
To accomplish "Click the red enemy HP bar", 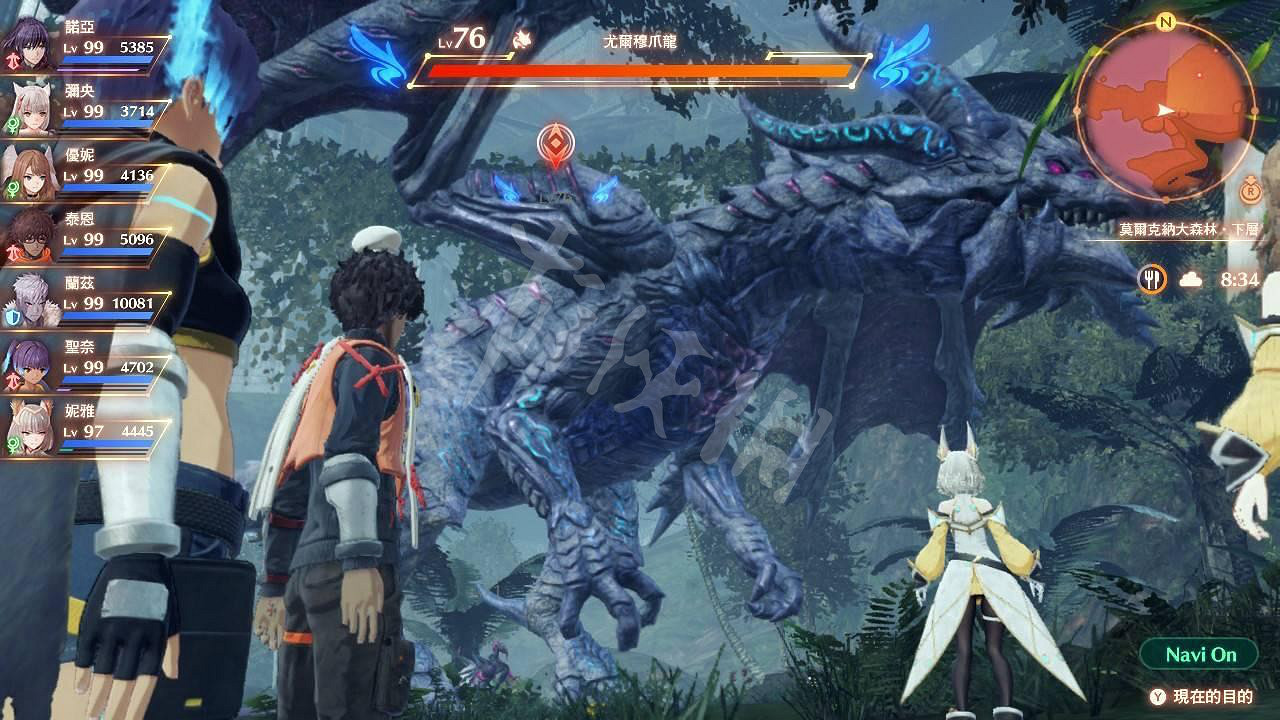I will 630,70.
